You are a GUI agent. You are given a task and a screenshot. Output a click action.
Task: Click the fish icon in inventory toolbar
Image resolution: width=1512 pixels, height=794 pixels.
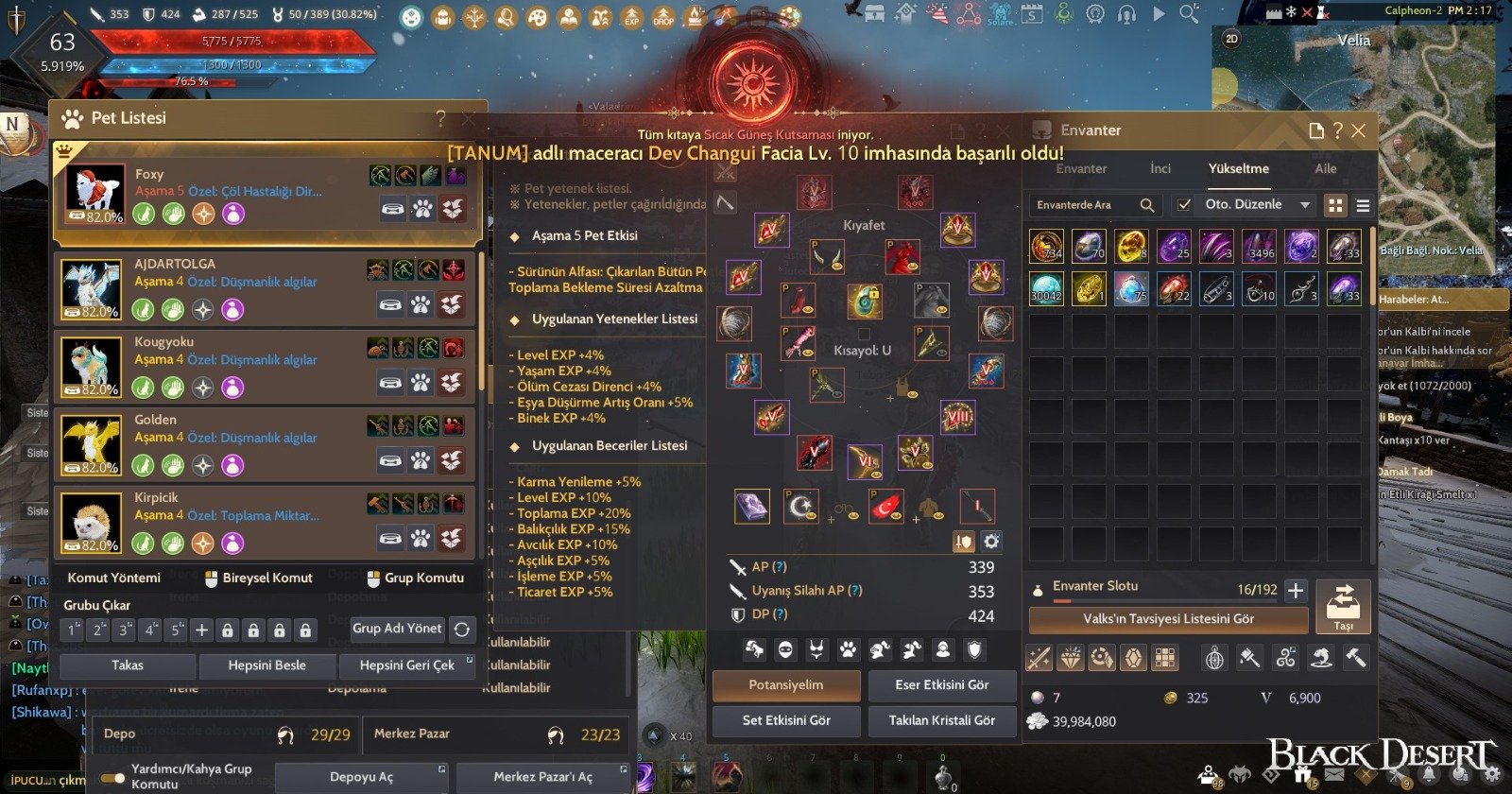coord(1321,659)
